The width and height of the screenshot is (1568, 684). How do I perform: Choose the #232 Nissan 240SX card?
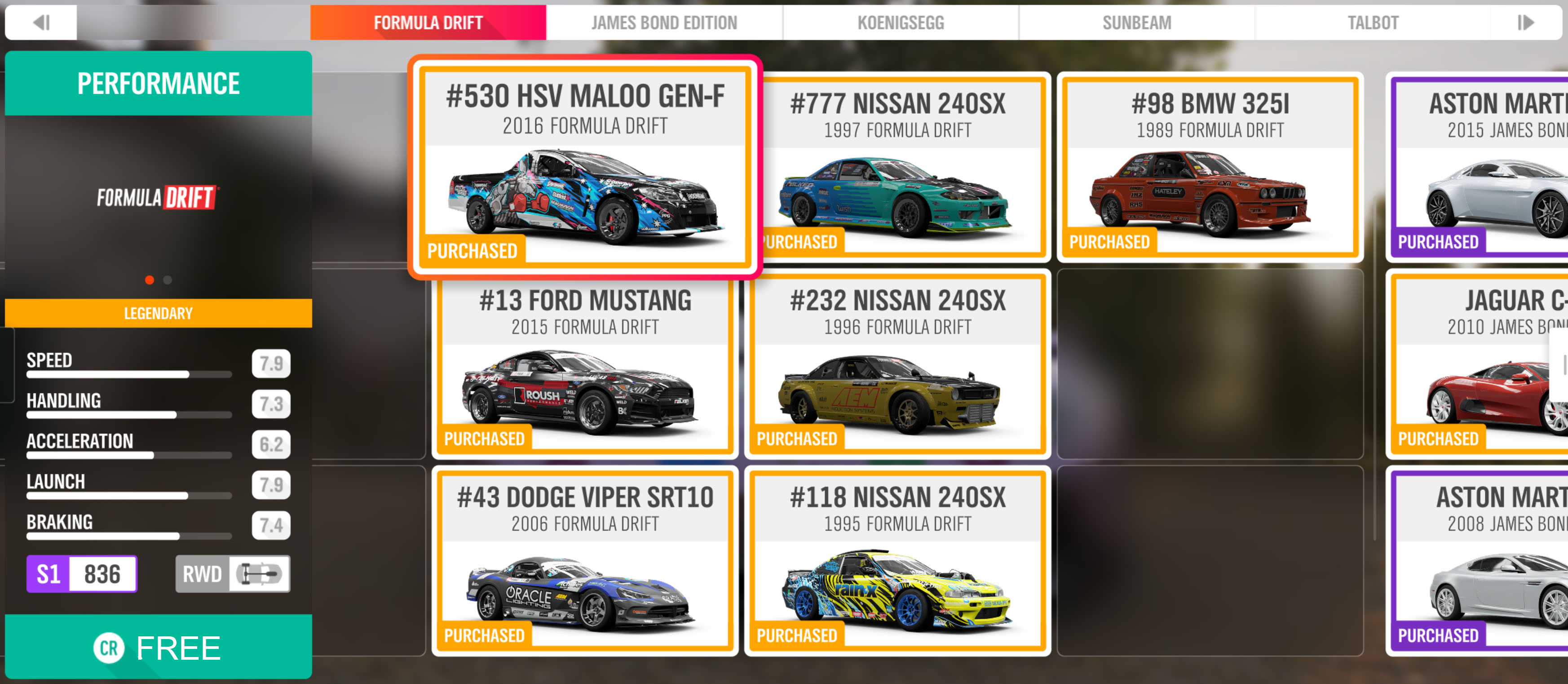[x=897, y=364]
